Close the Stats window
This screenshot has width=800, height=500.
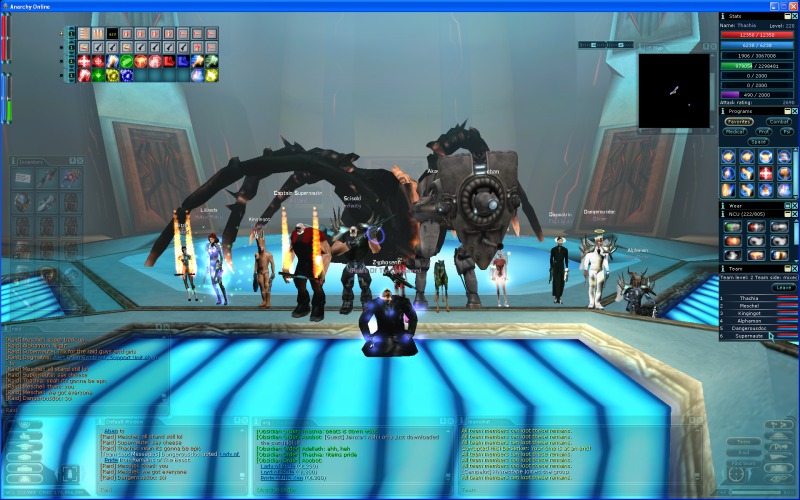pos(794,16)
